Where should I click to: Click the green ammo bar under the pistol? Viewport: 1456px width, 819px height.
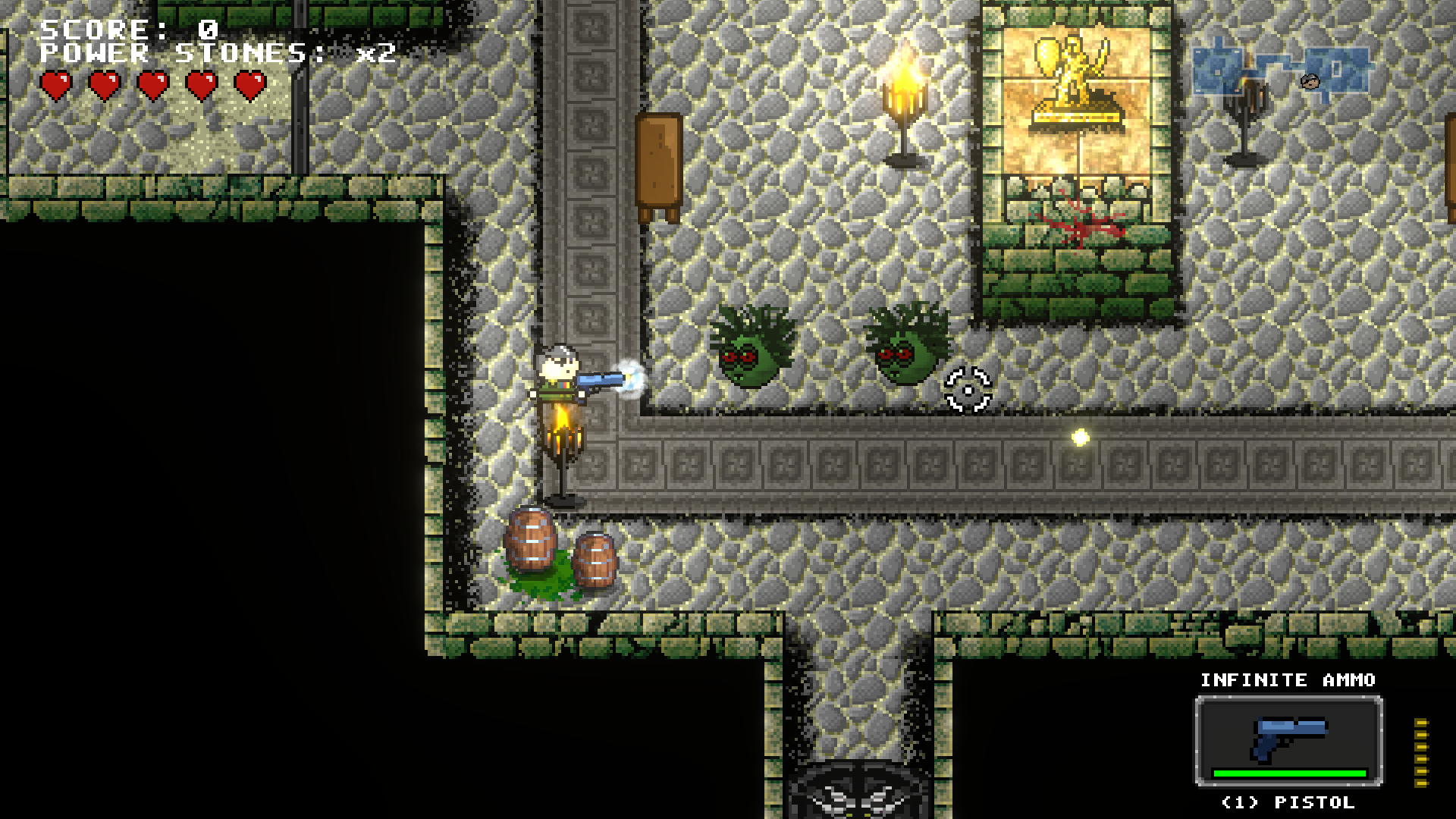pyautogui.click(x=1289, y=774)
